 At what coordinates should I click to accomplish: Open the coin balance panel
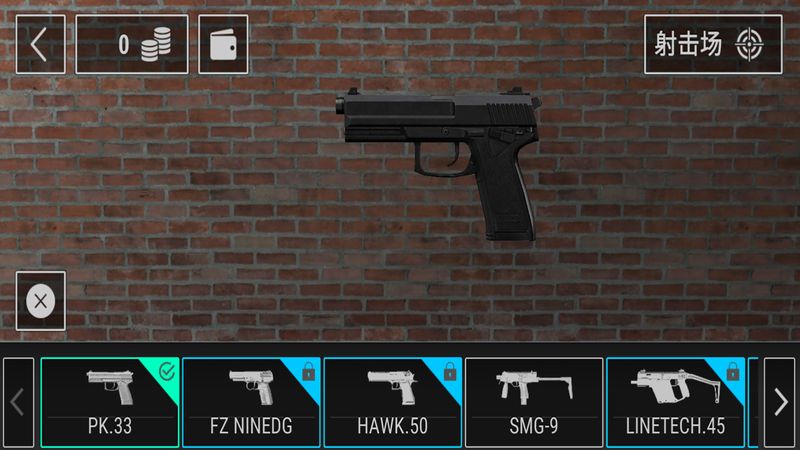point(132,44)
